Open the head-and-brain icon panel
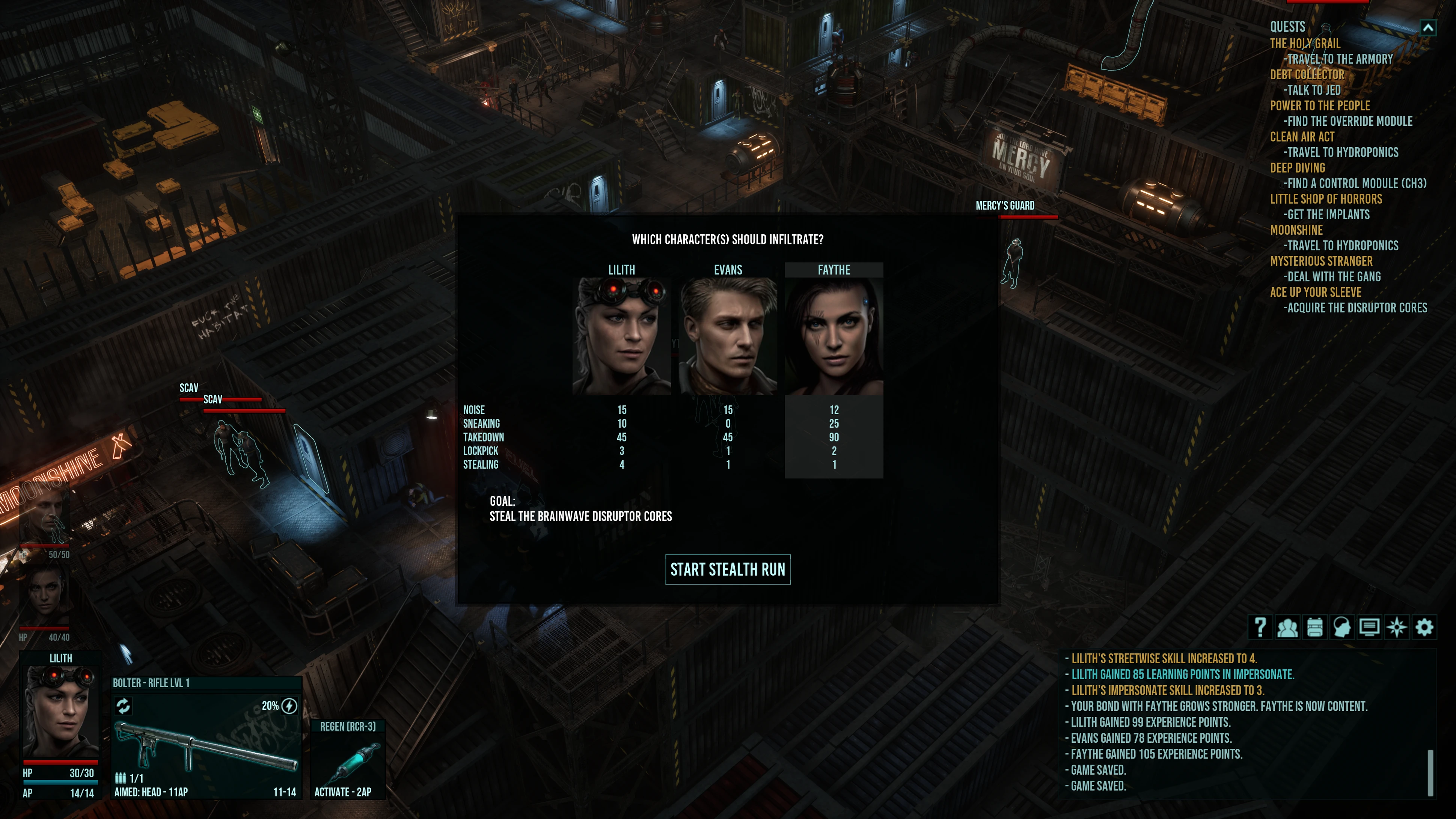Screen dimensions: 1456x819 click(1342, 627)
